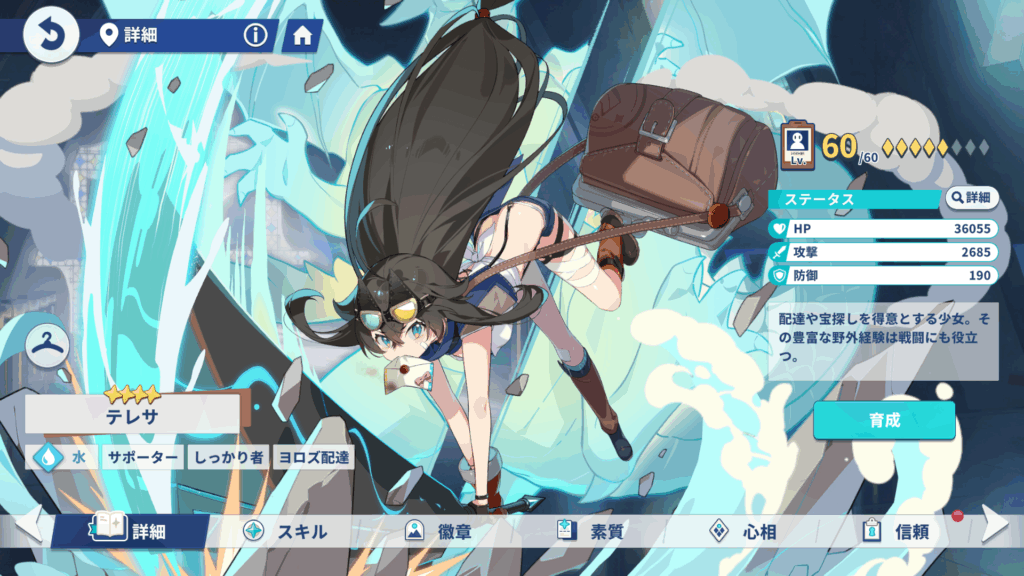This screenshot has width=1024, height=576.
Task: Select the 水 element tag
Action: (64, 457)
